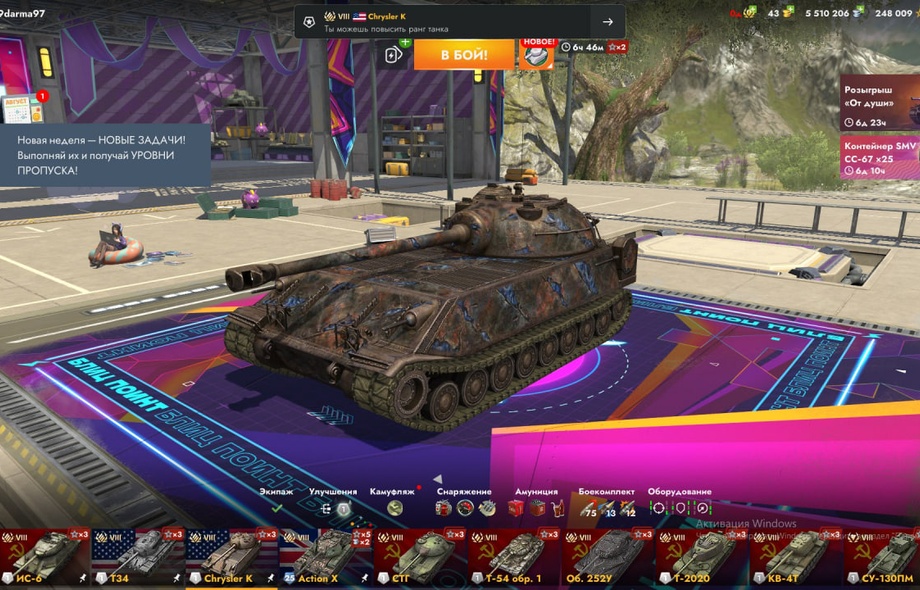Open the booster card icon left of В БОЙ!
The image size is (920, 590).
395,54
